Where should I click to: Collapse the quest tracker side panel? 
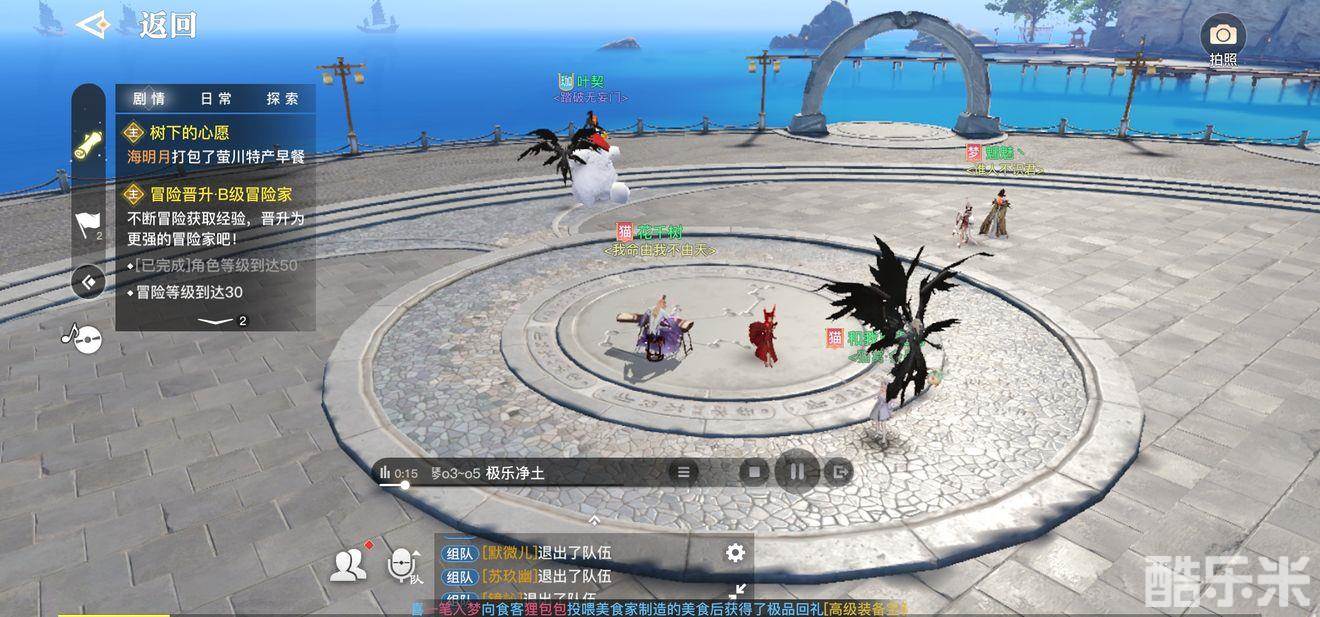click(88, 282)
